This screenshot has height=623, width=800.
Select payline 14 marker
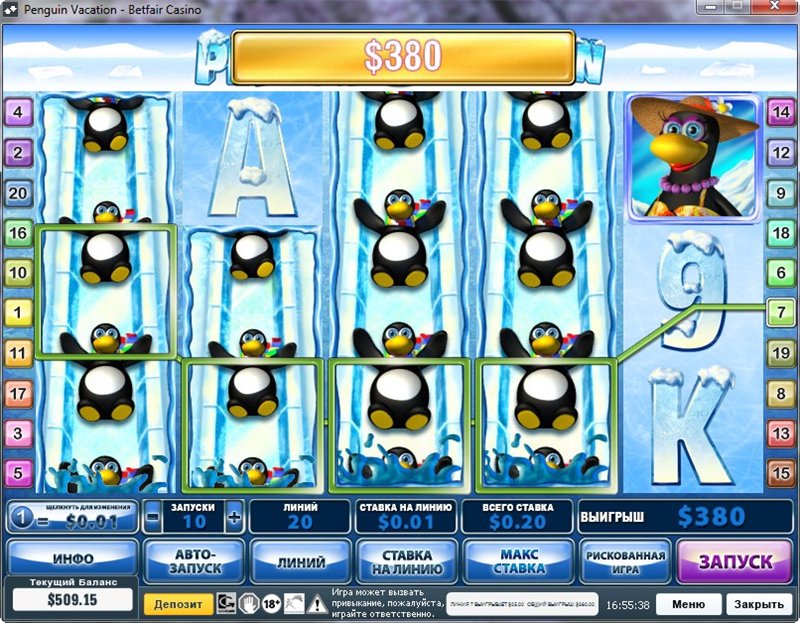tap(780, 112)
